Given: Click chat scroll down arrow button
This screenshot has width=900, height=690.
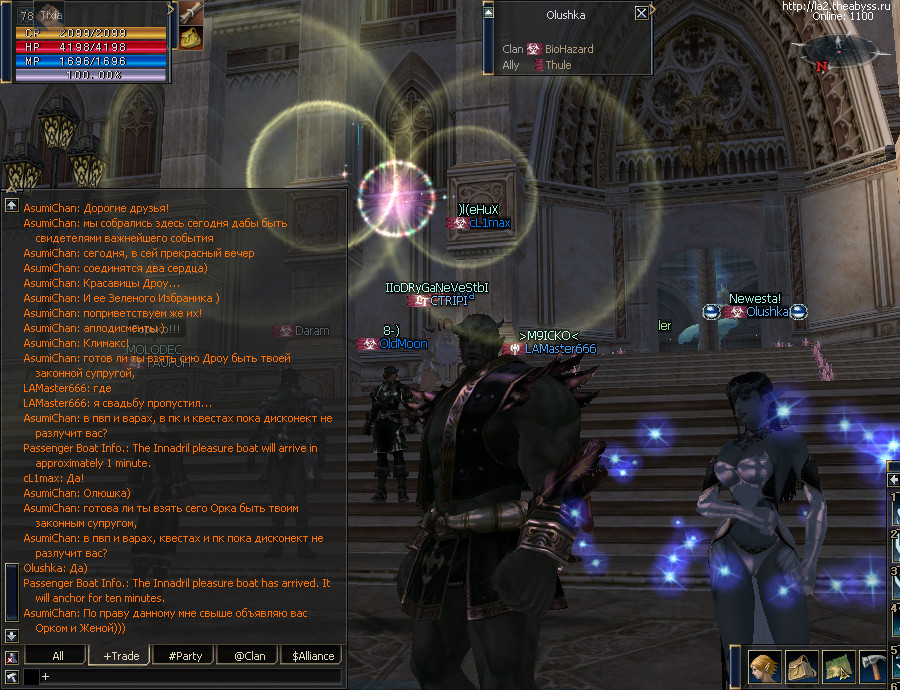Looking at the screenshot, I should coord(11,635).
